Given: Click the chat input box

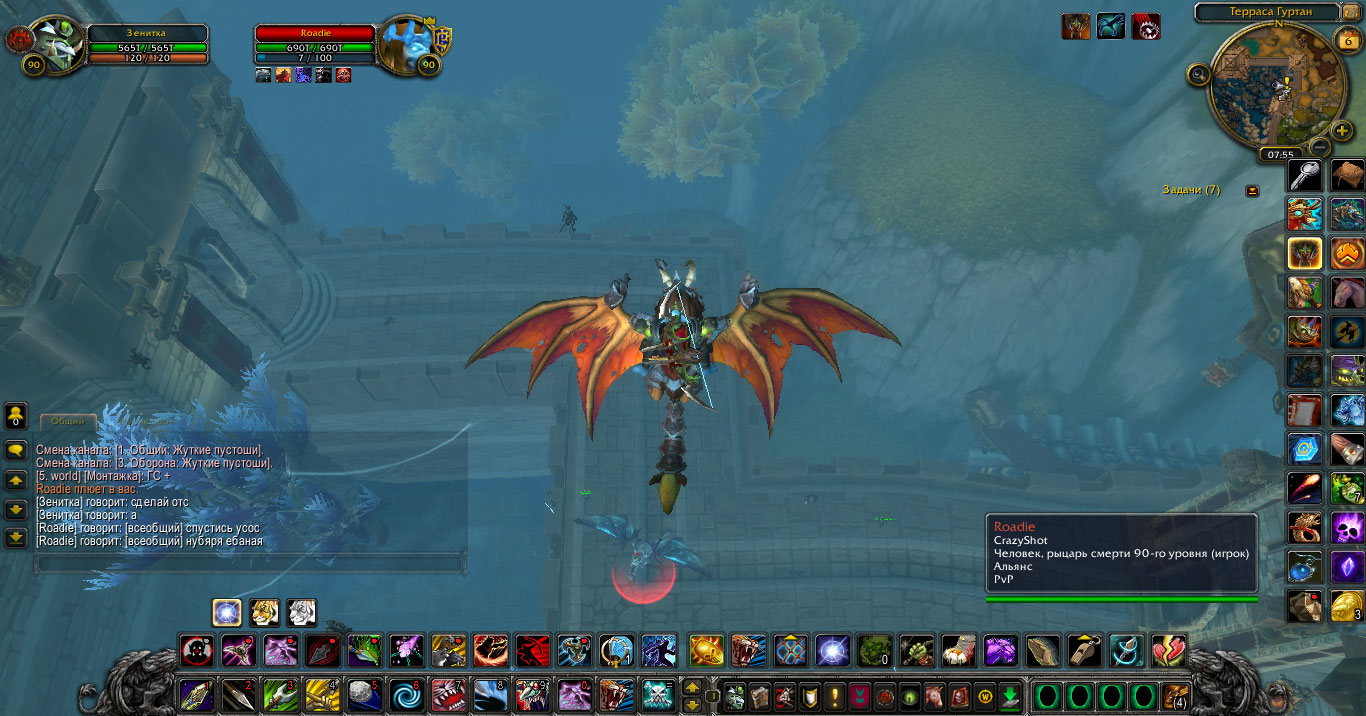Looking at the screenshot, I should [x=250, y=564].
